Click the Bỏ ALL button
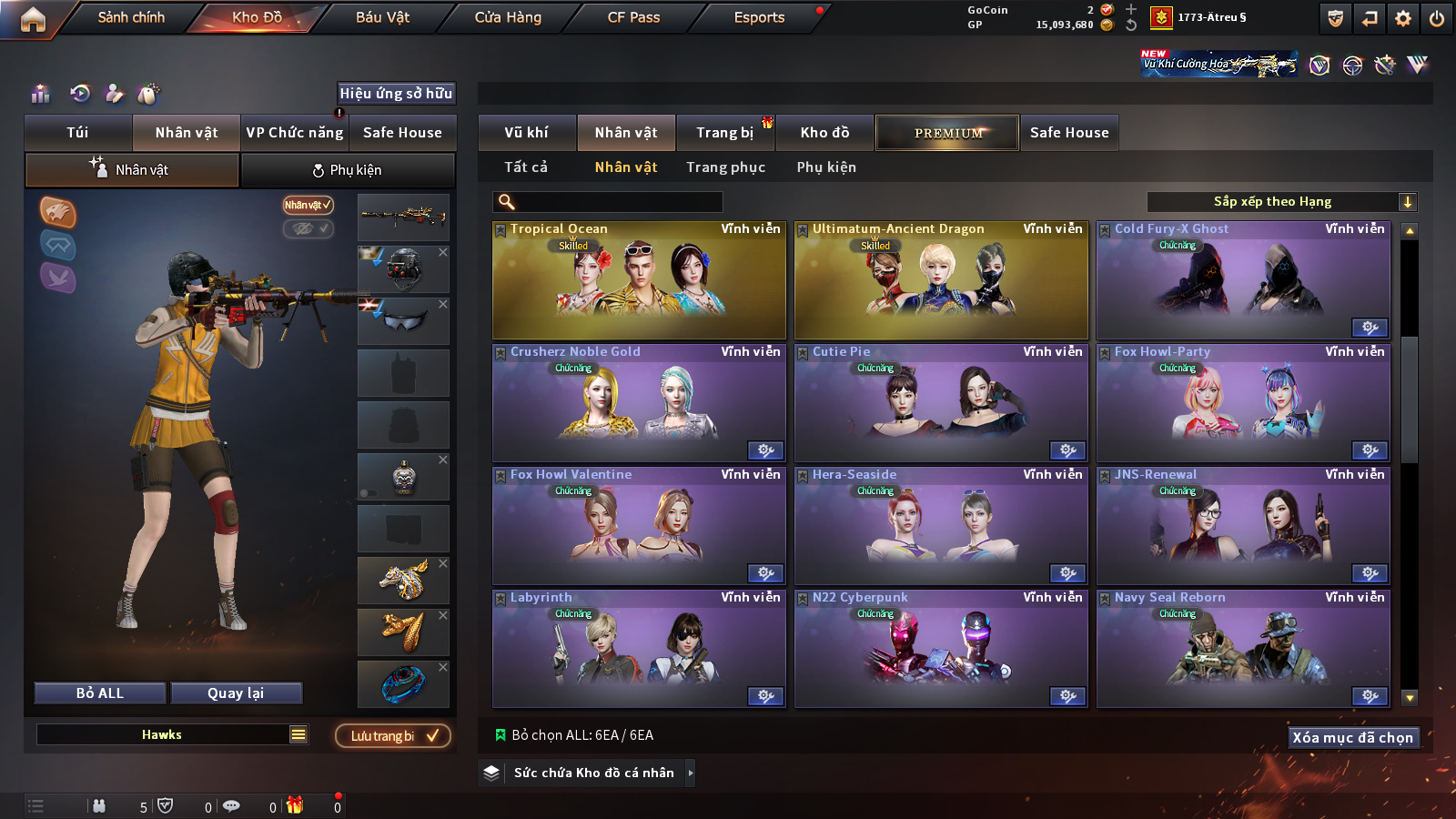Image resolution: width=1456 pixels, height=819 pixels. [100, 693]
